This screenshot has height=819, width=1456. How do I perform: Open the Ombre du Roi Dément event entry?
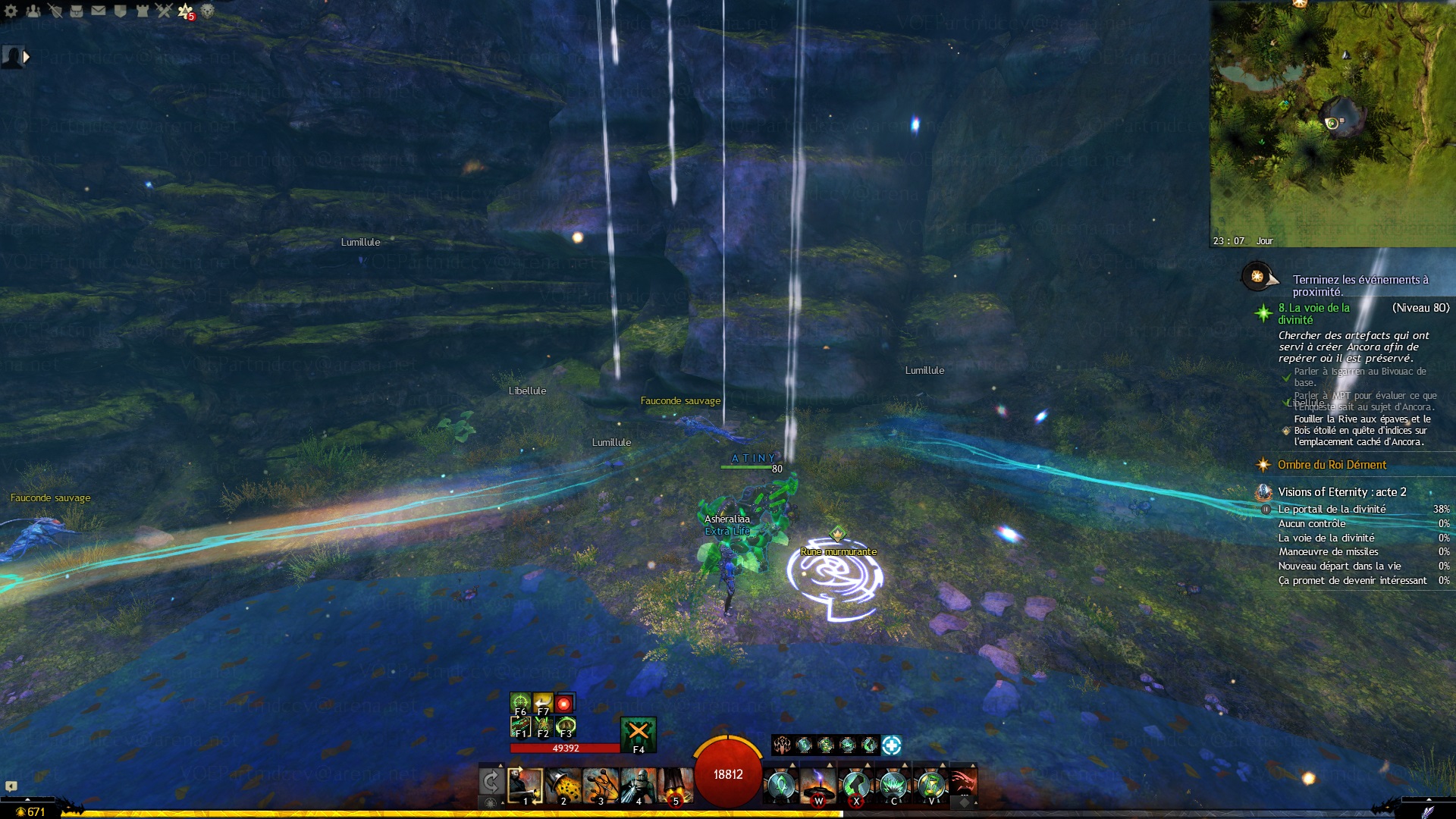[1331, 465]
